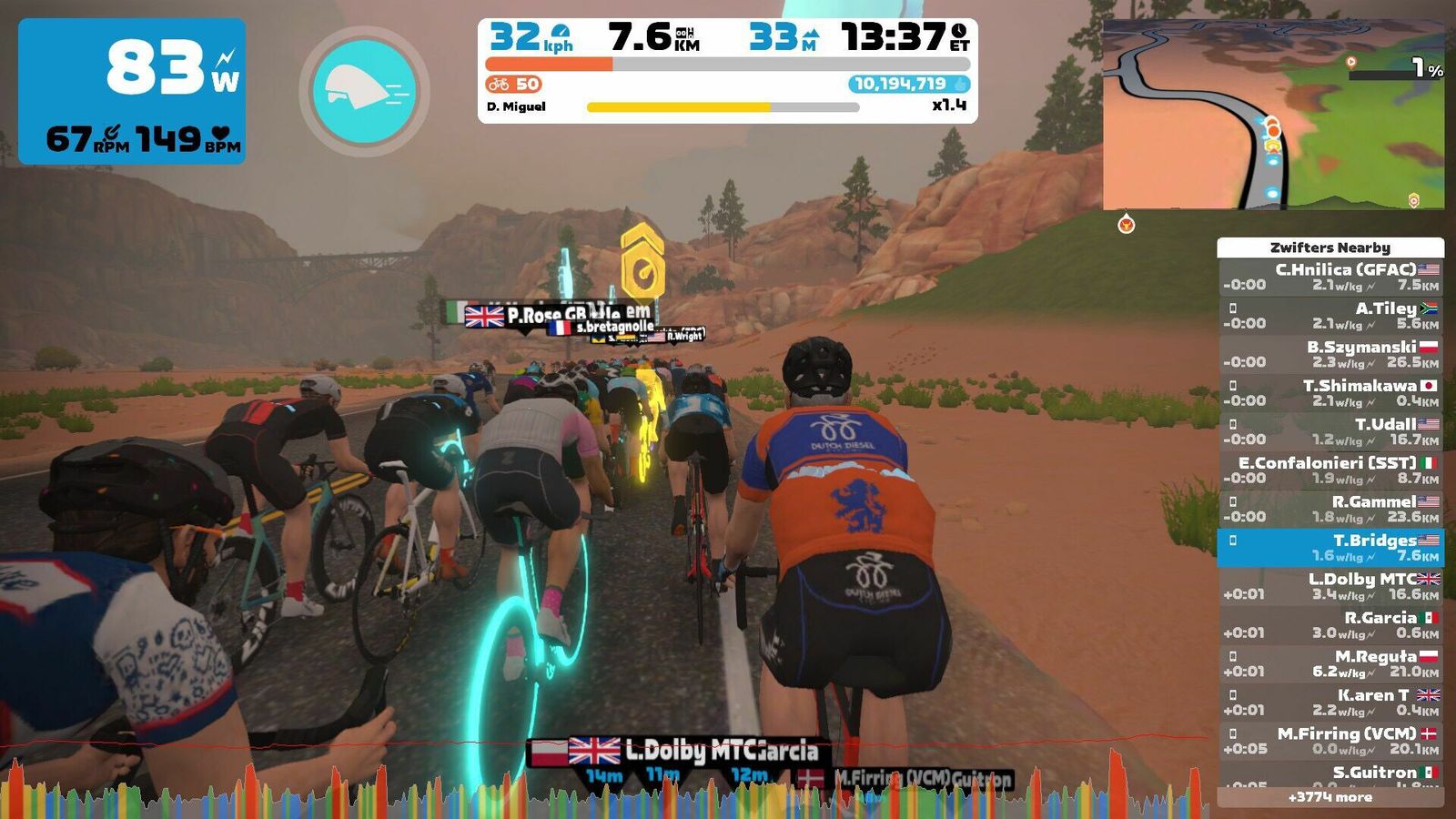Select R.Gammel from nearby riders
The width and height of the screenshot is (1456, 819).
(1330, 509)
